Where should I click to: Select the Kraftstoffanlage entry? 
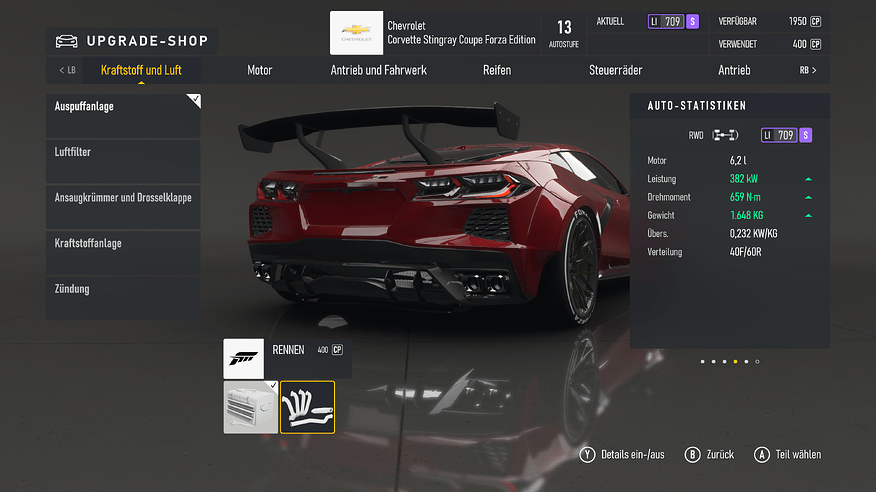point(123,253)
